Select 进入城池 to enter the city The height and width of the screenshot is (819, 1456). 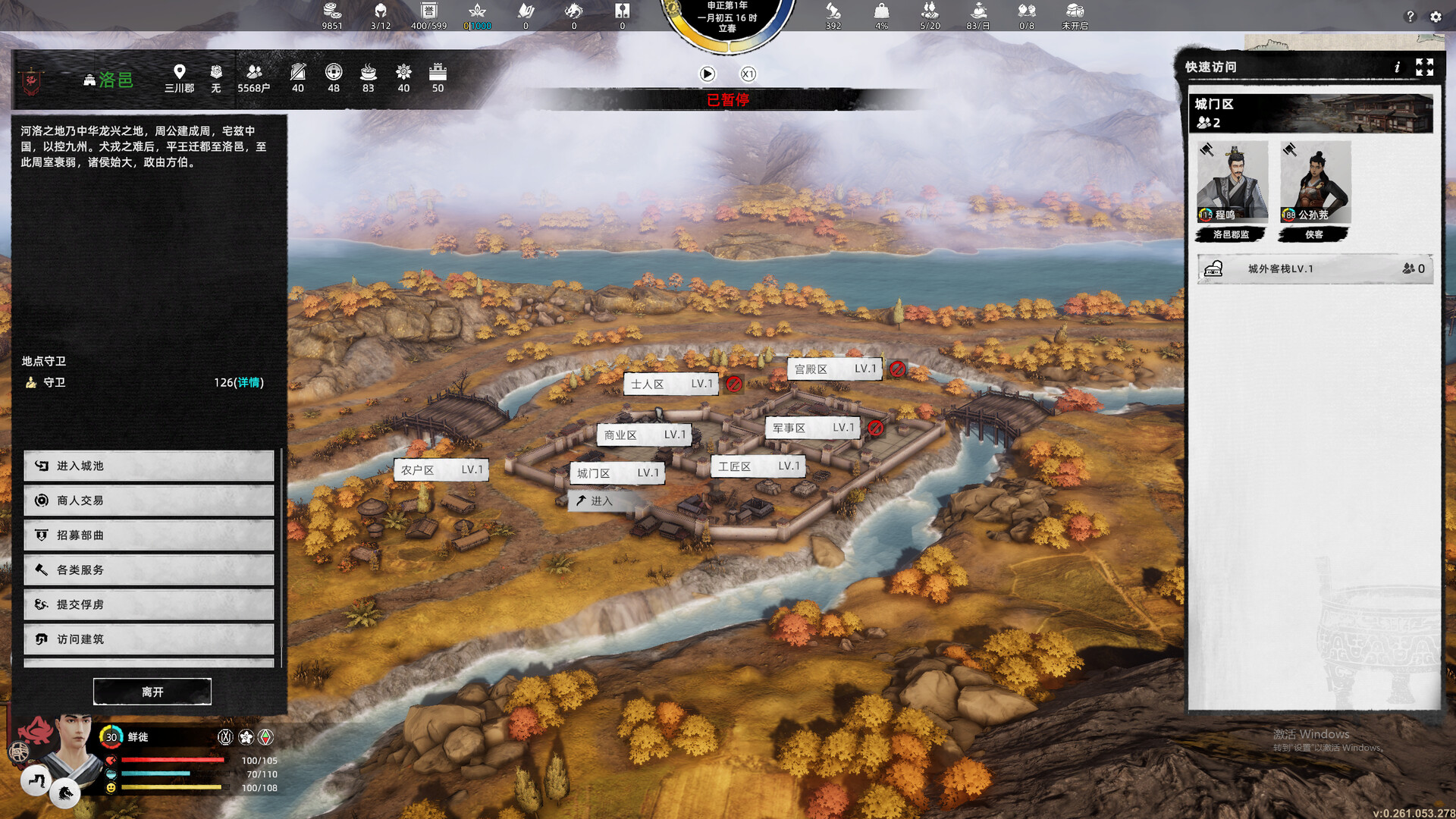149,466
